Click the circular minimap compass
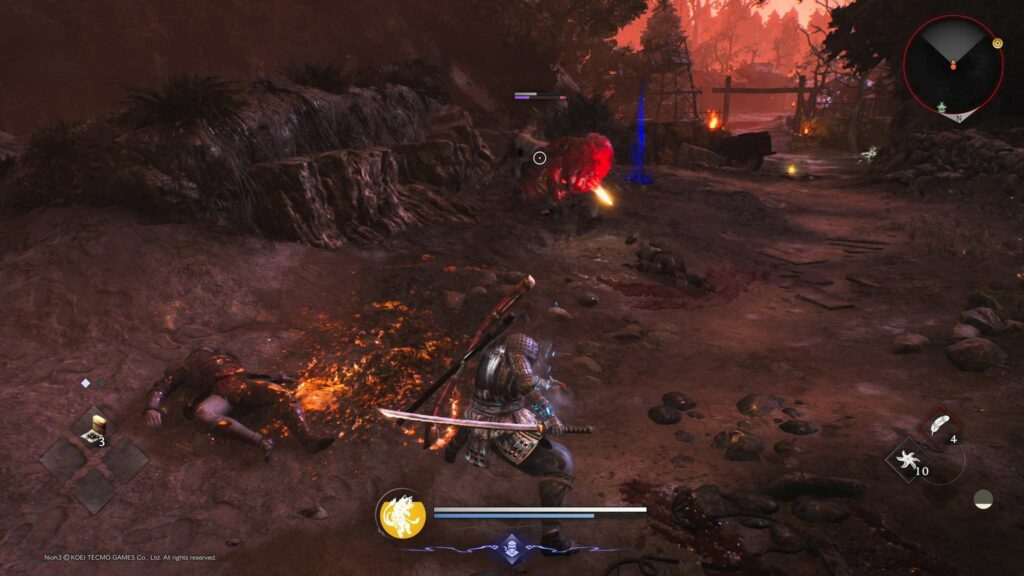Image resolution: width=1024 pixels, height=576 pixels. pyautogui.click(x=952, y=66)
